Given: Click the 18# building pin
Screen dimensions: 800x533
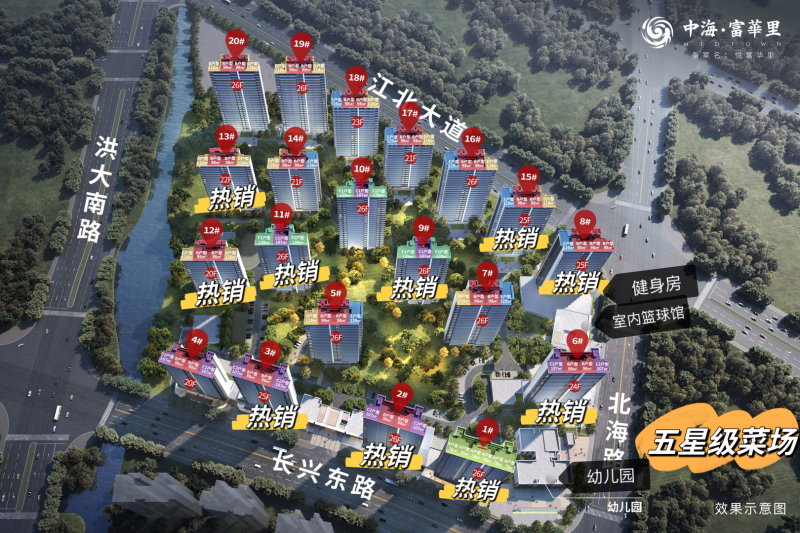Looking at the screenshot, I should click(x=356, y=78).
